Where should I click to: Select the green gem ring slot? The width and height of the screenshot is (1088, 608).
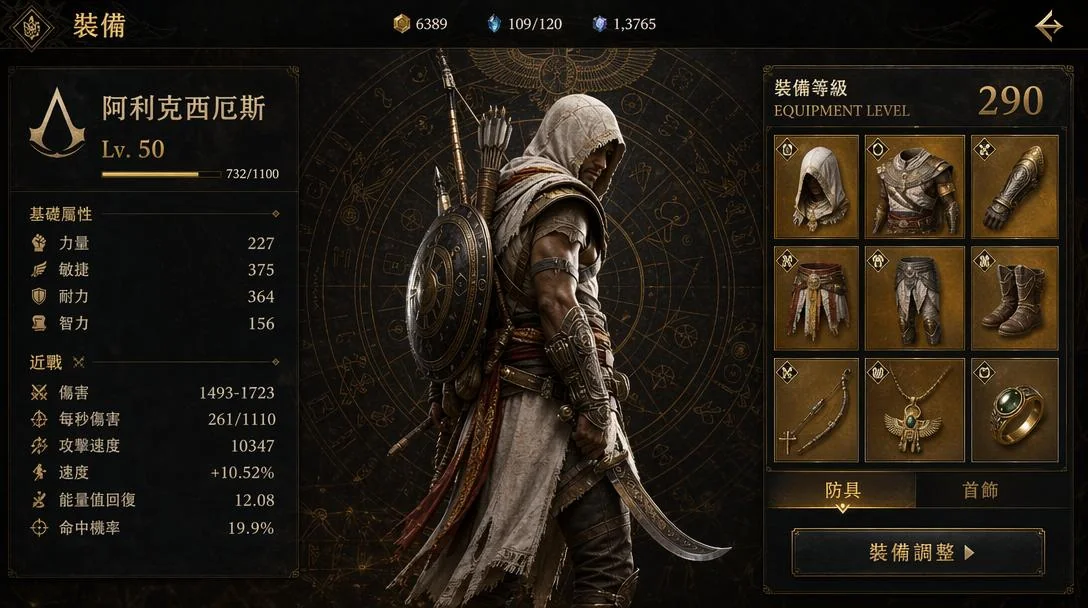(1014, 410)
